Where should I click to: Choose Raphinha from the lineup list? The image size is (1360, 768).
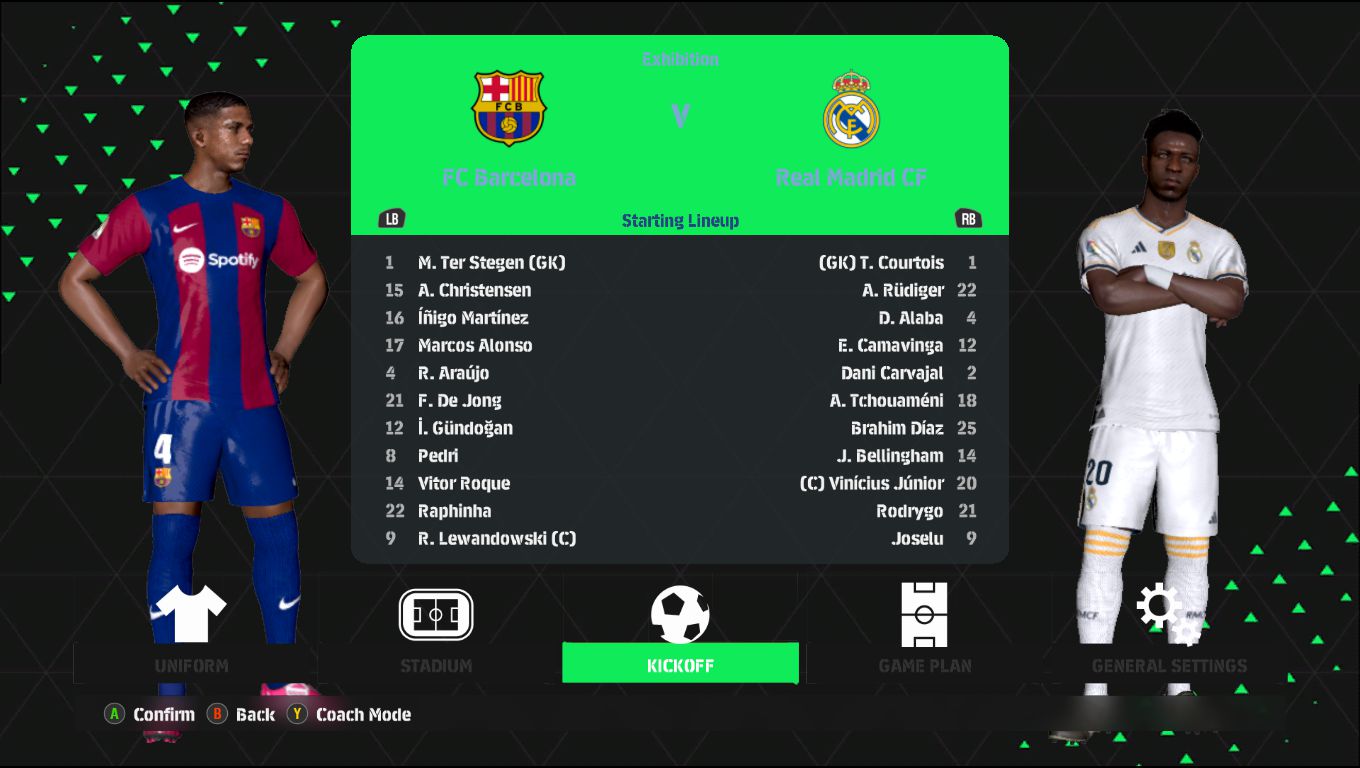454,511
